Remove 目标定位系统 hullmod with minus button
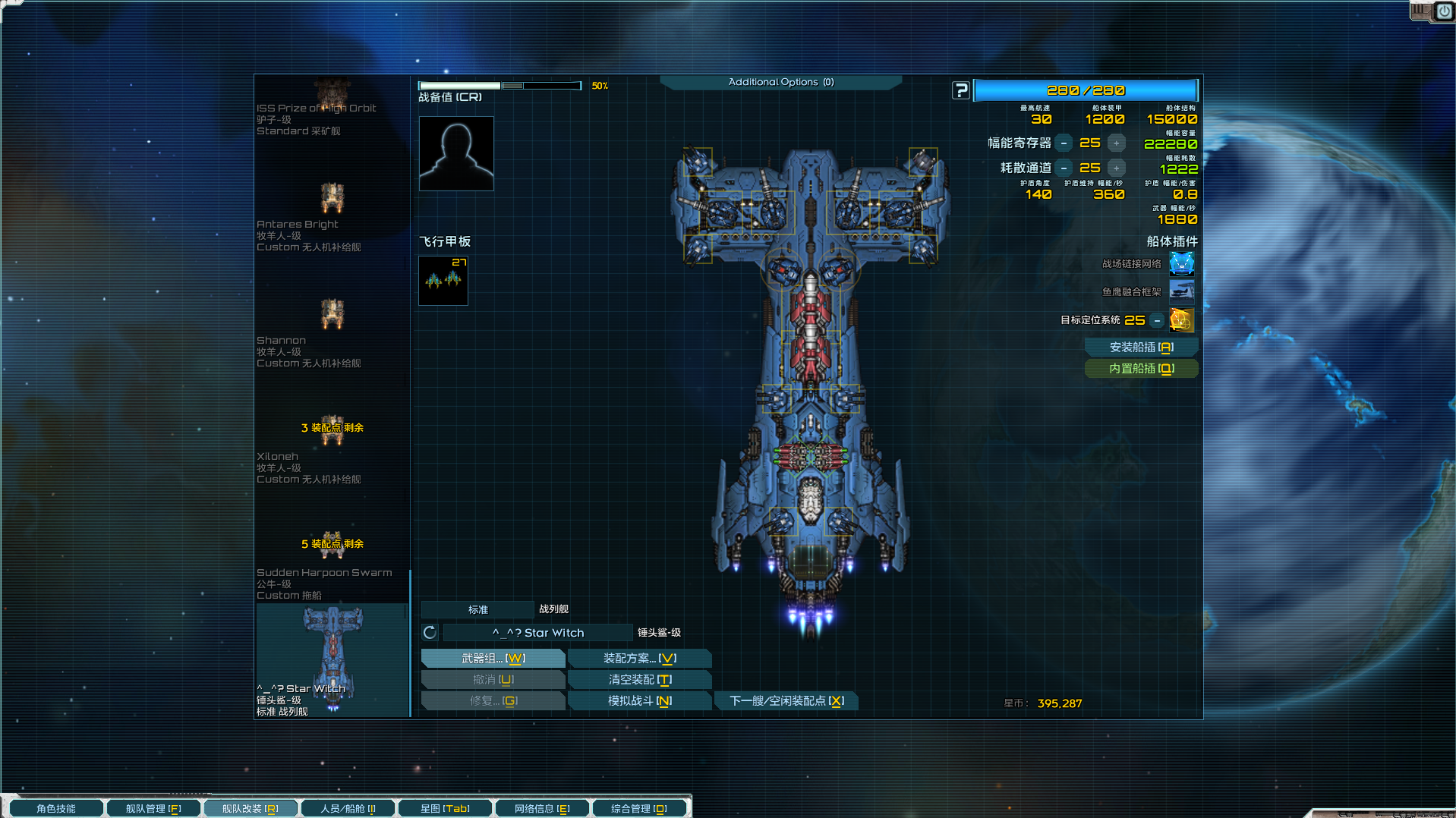This screenshot has height=818, width=1456. point(1157,321)
